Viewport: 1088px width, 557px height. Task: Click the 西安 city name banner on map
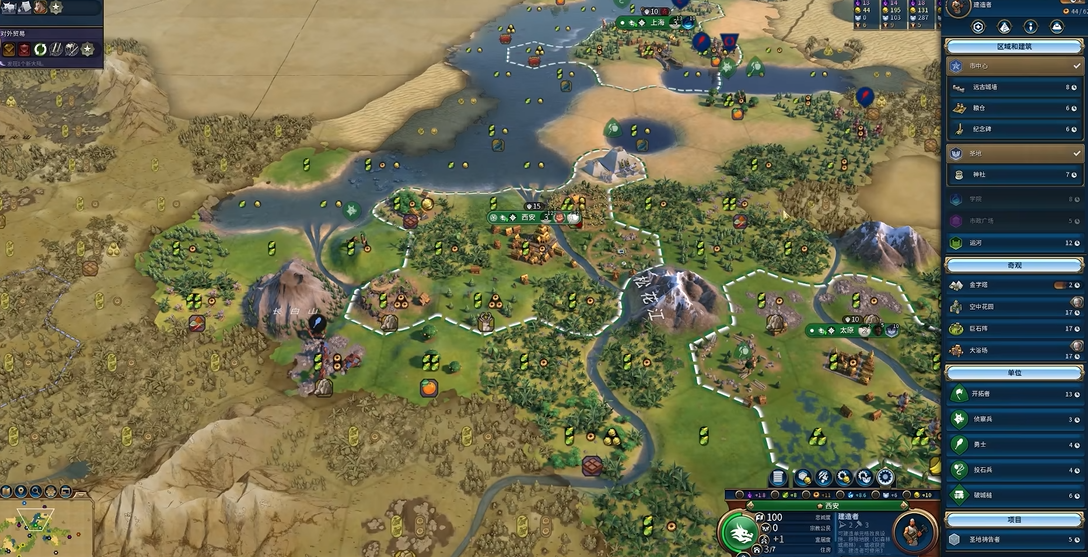click(x=529, y=217)
